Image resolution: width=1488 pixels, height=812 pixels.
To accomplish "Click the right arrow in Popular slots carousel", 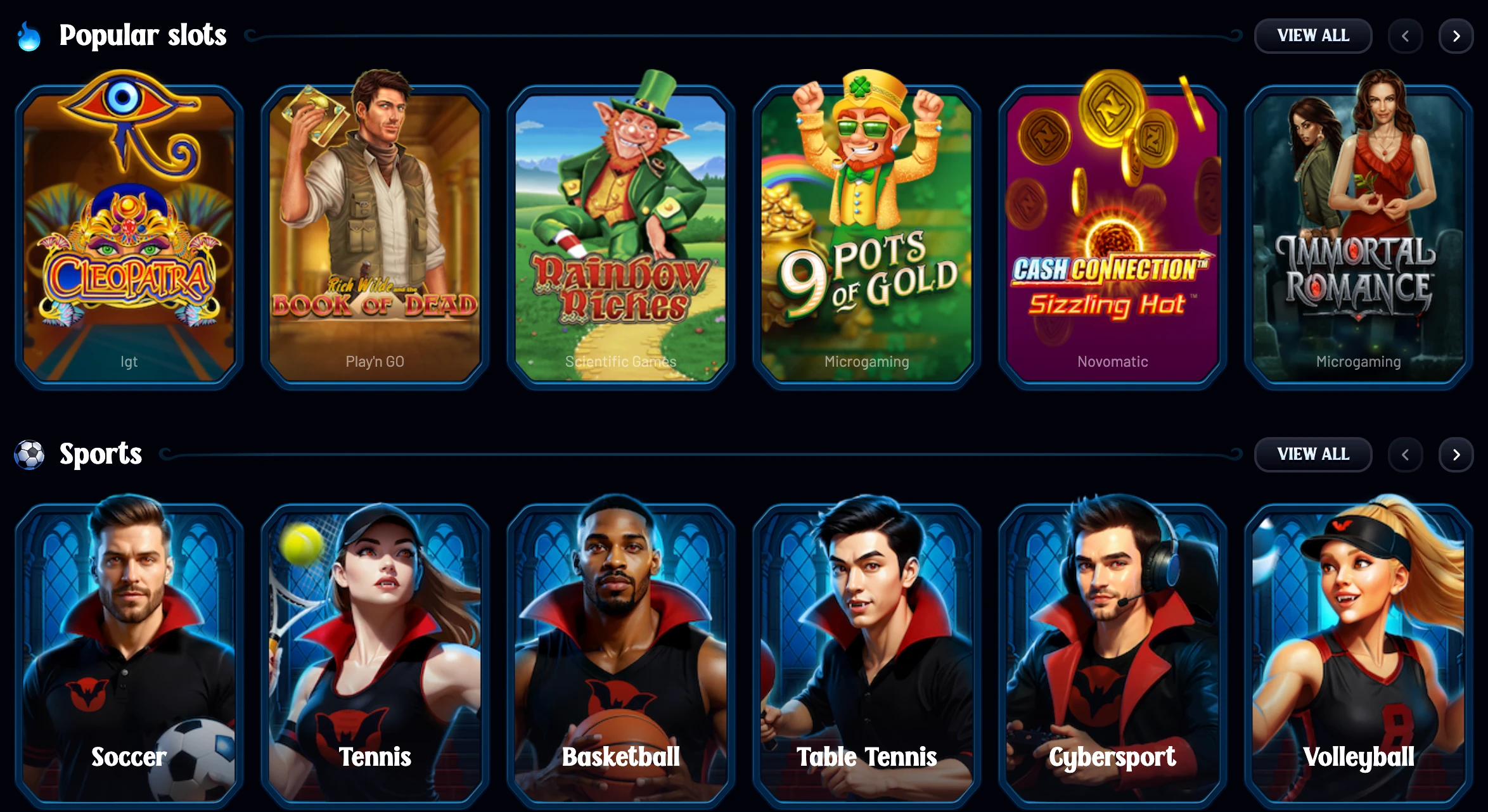I will coord(1456,35).
